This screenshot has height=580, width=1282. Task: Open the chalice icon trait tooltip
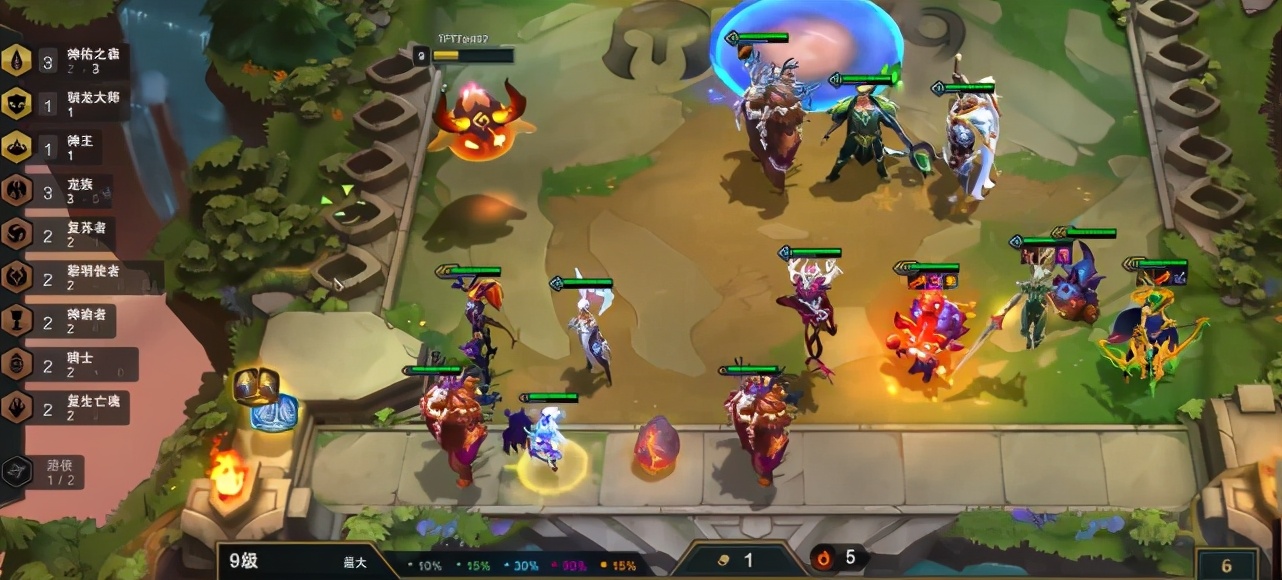pyautogui.click(x=60, y=321)
